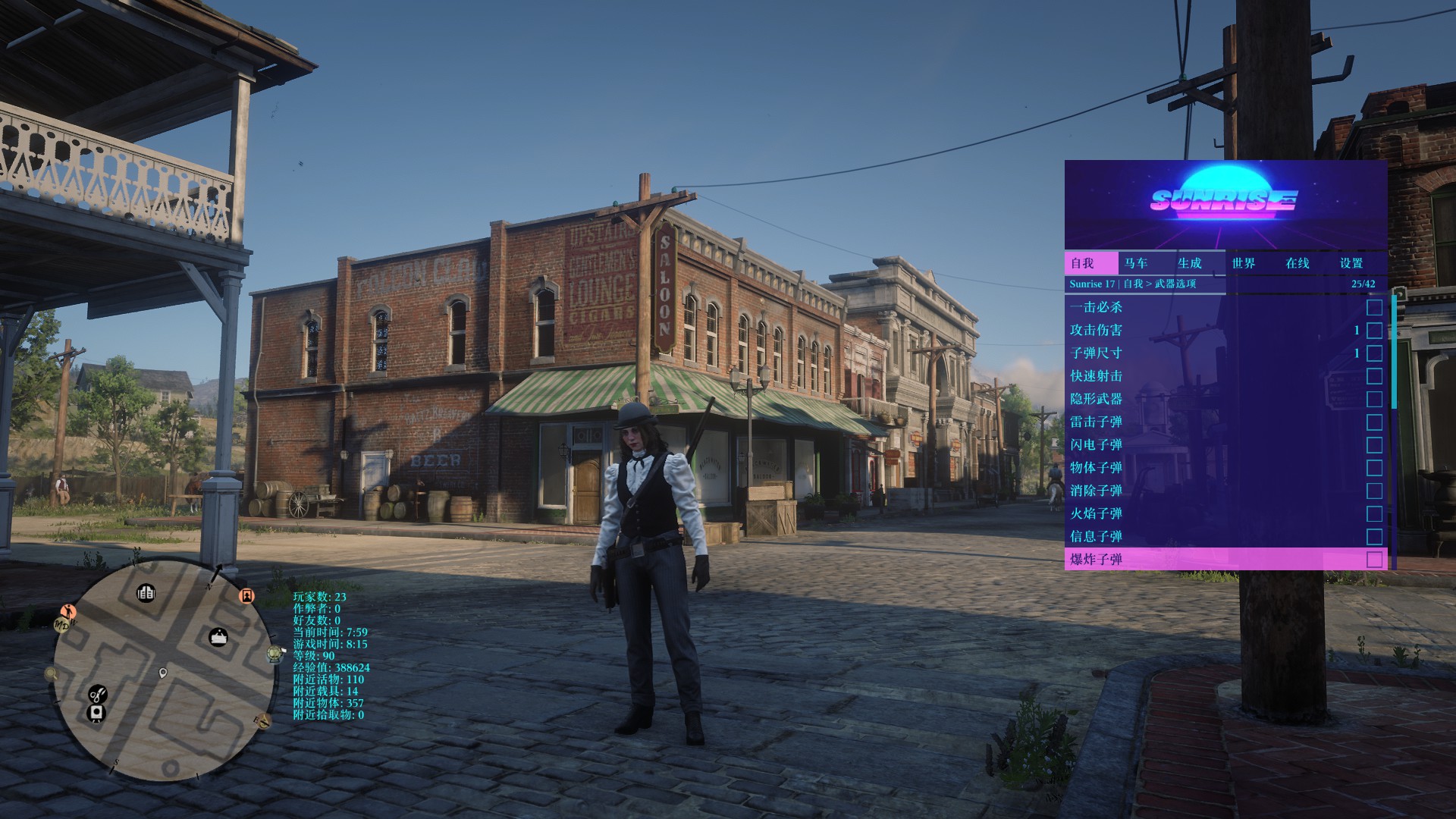Toggle the 一击必杀 checkbox

(x=1373, y=307)
